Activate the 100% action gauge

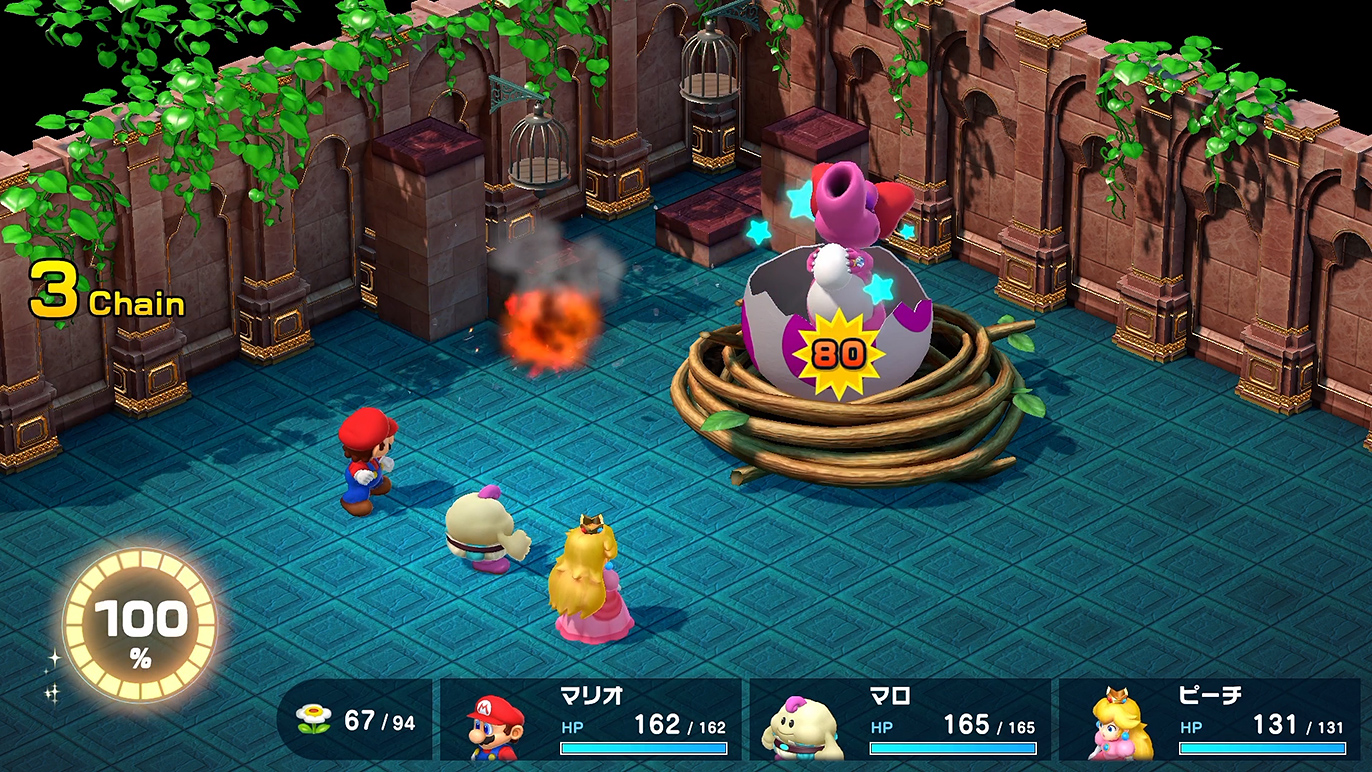(x=140, y=627)
